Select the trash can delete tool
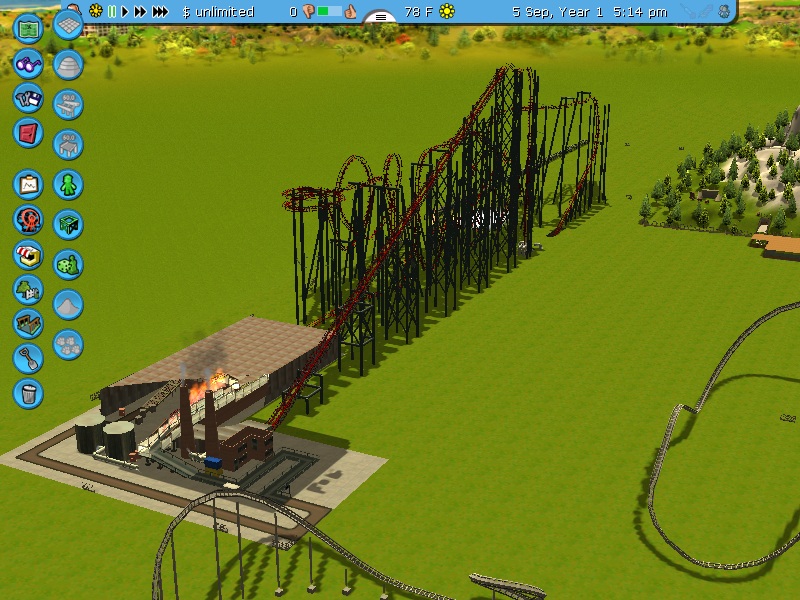The height and width of the screenshot is (600, 800). pyautogui.click(x=28, y=392)
